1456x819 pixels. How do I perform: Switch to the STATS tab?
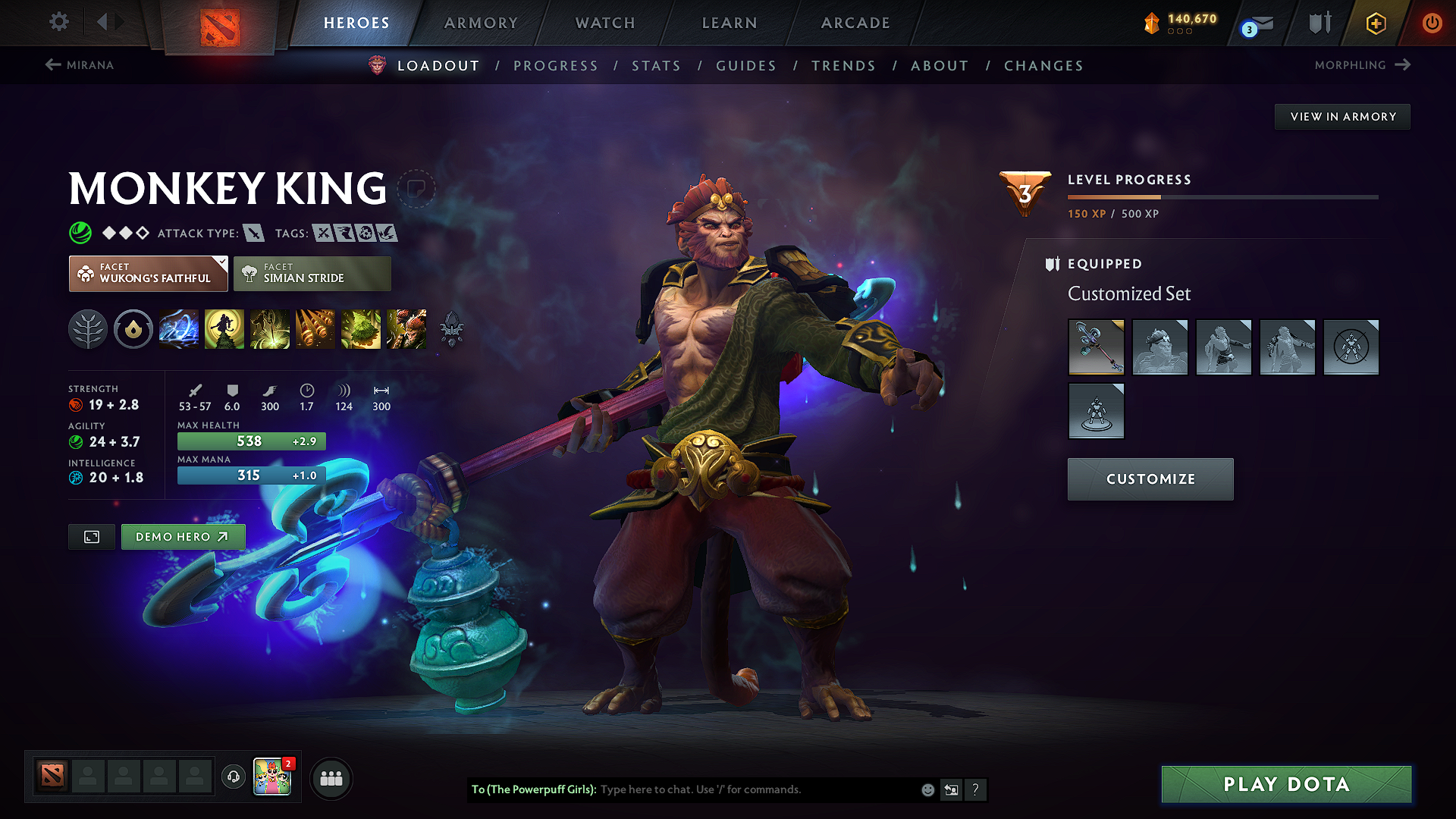(656, 65)
